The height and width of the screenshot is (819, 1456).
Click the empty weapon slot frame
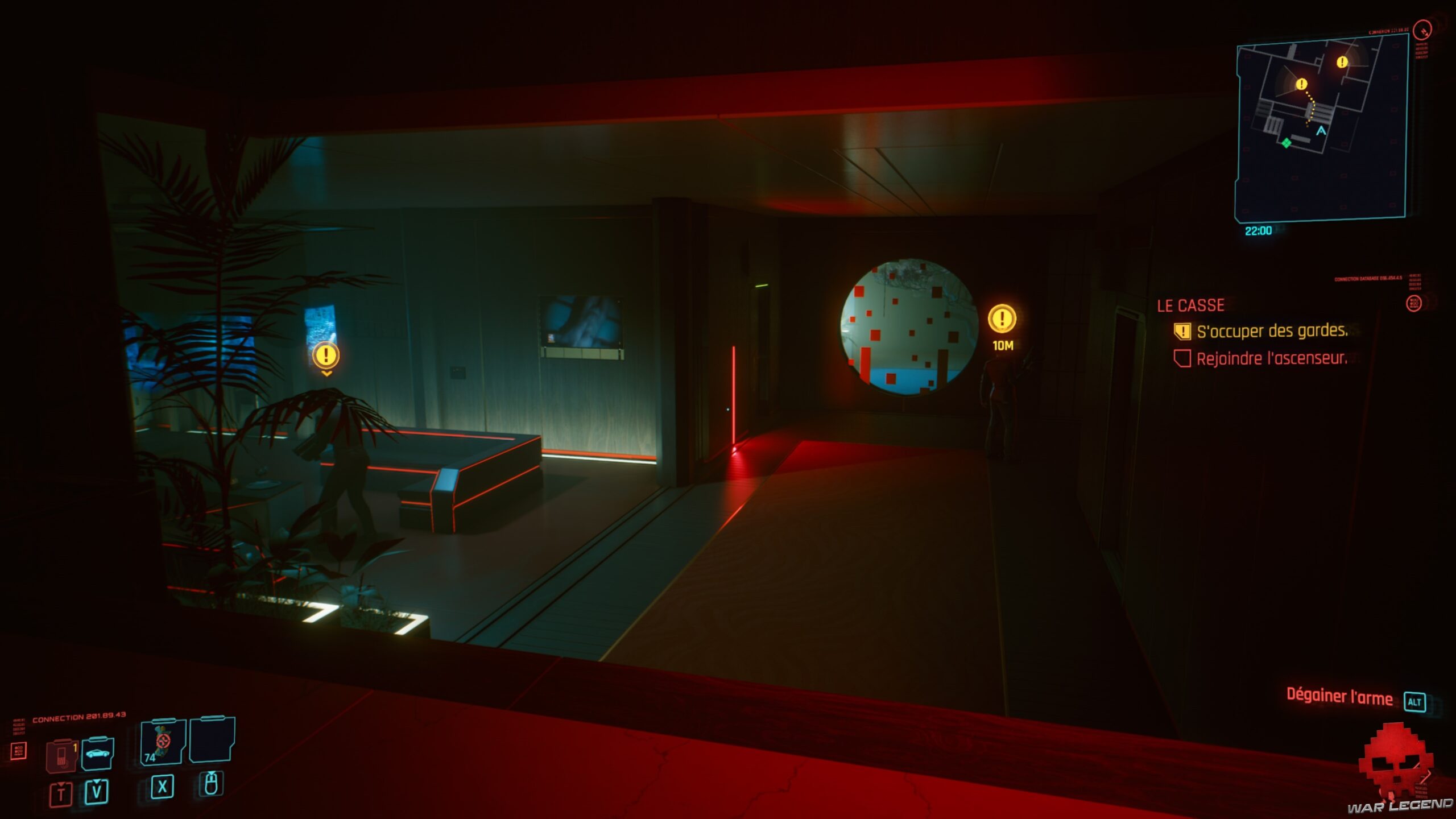coord(212,739)
